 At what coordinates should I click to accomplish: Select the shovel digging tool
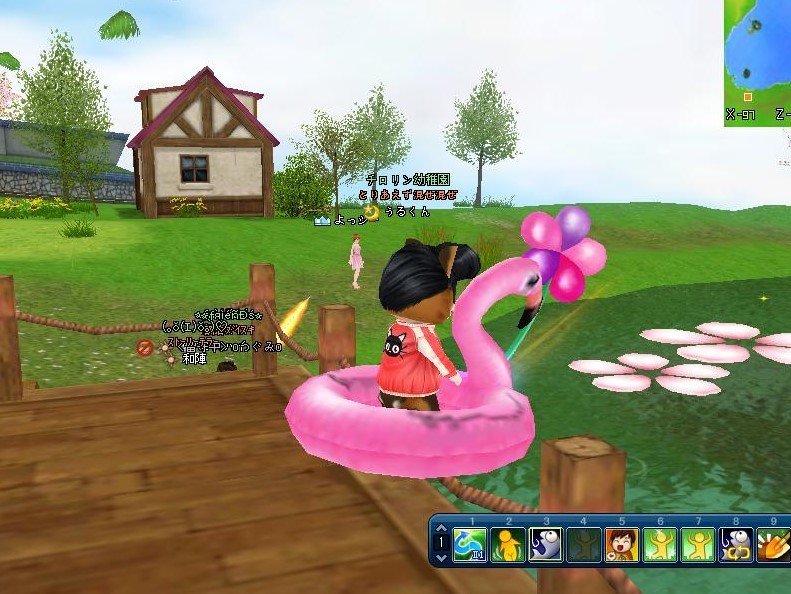[x=772, y=545]
